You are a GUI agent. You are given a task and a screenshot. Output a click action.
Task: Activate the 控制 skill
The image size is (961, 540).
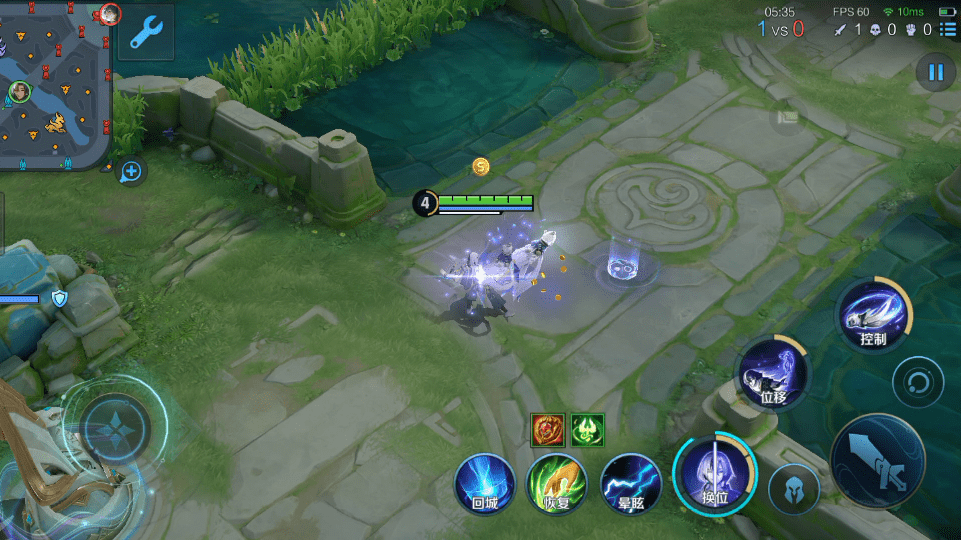click(x=874, y=314)
